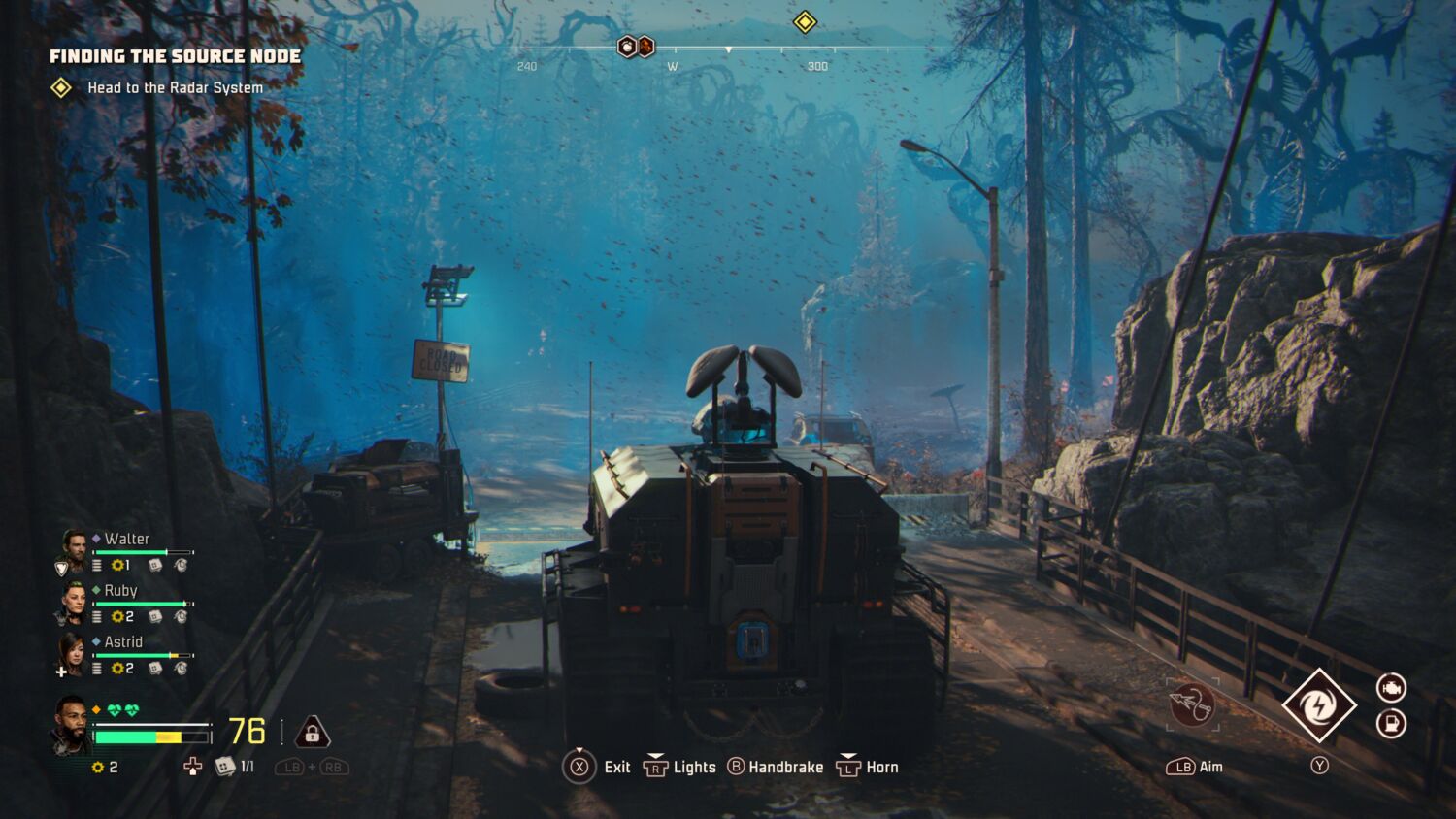Click the engine status icon
The width and height of the screenshot is (1456, 819).
(1391, 688)
